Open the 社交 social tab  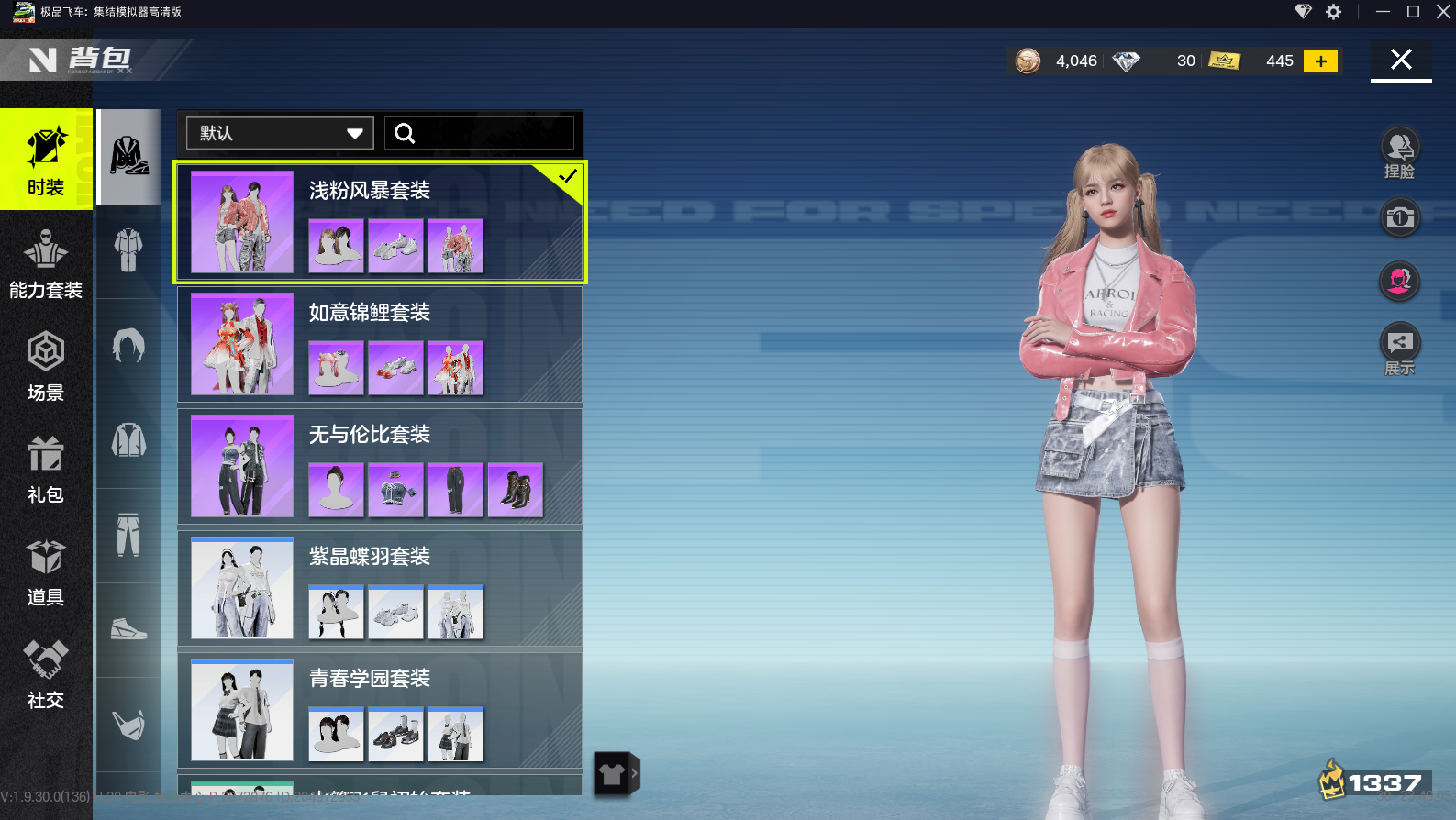[x=46, y=674]
